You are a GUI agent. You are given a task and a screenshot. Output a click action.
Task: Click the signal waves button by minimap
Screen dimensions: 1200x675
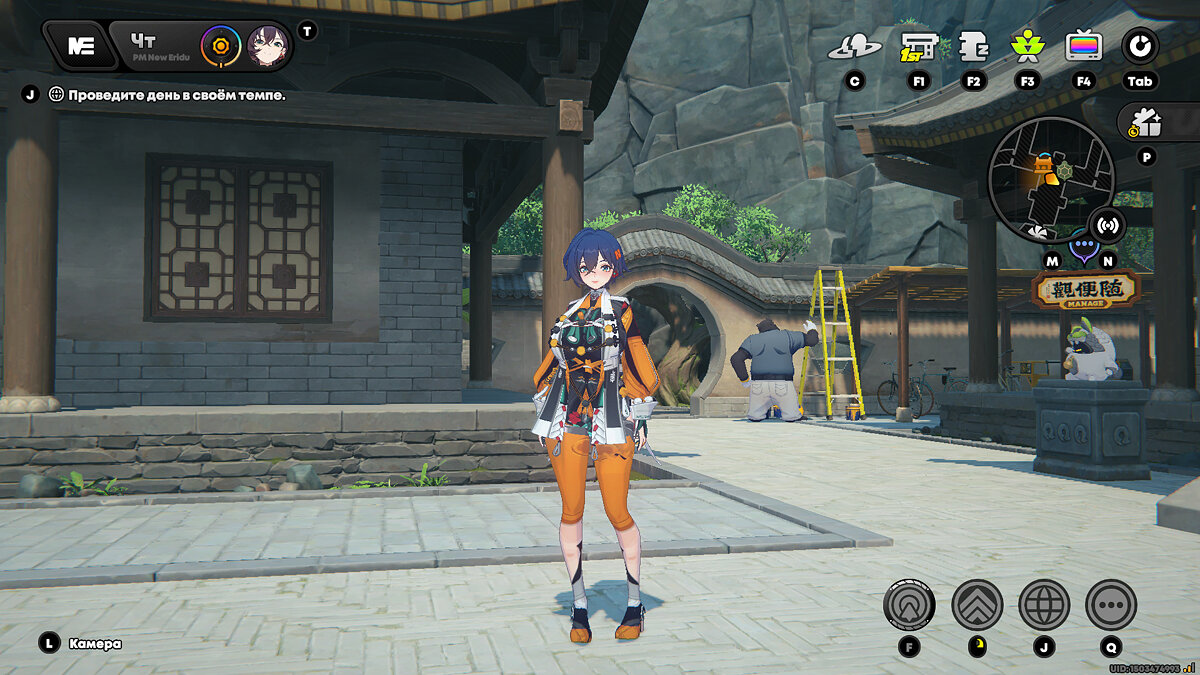[x=1106, y=224]
